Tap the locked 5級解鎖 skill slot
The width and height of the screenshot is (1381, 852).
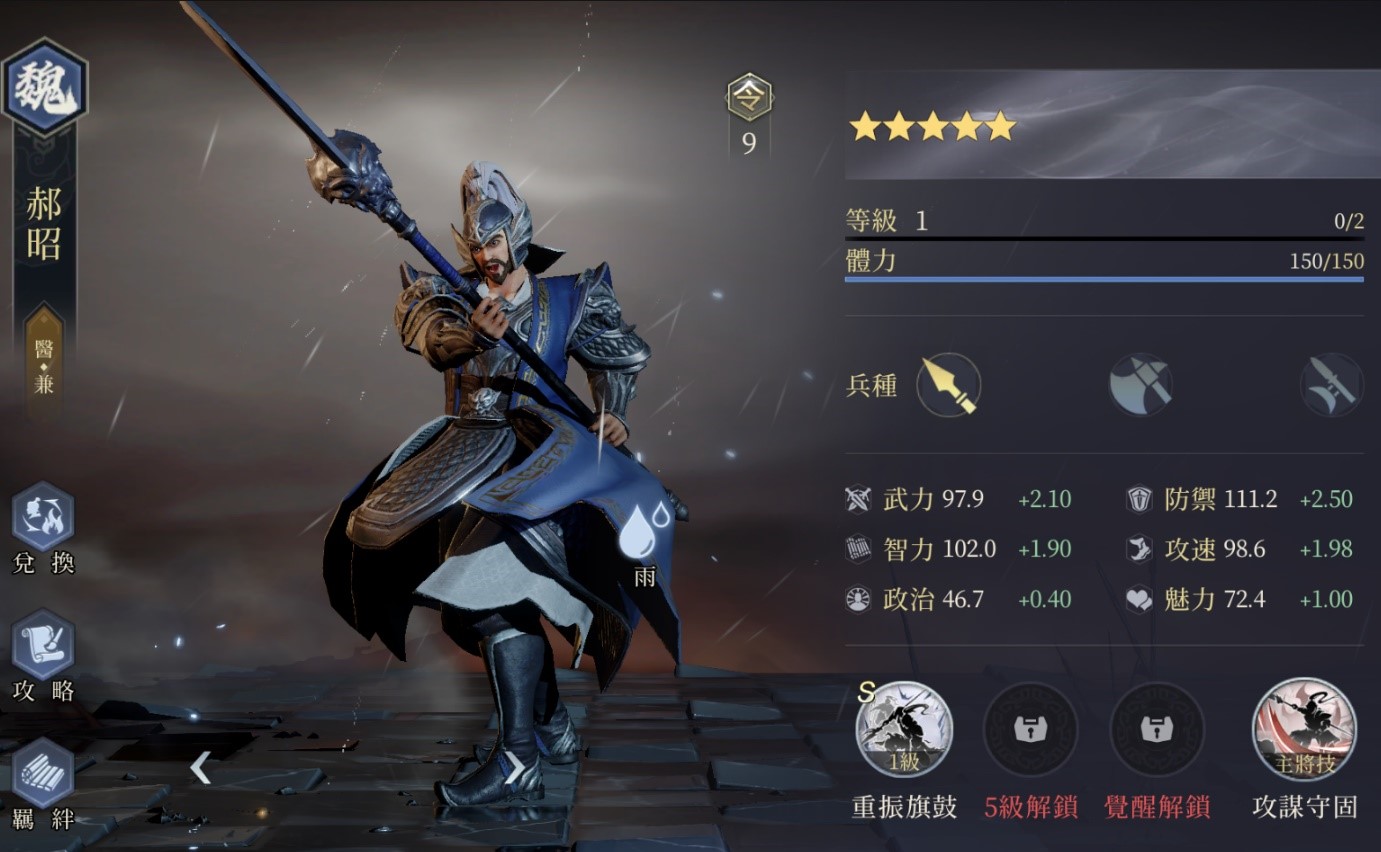(x=1030, y=730)
